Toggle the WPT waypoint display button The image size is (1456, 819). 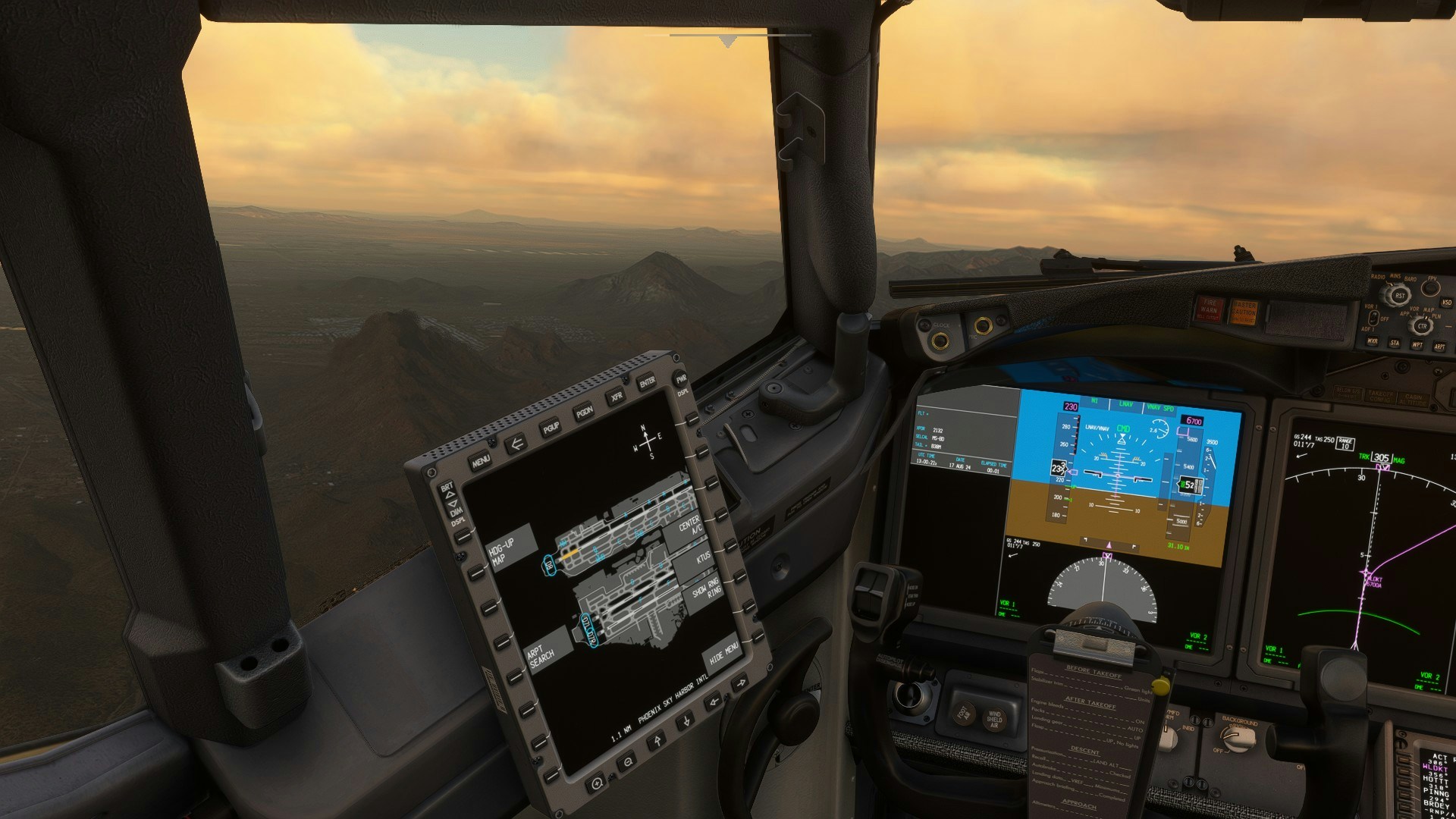(1417, 345)
